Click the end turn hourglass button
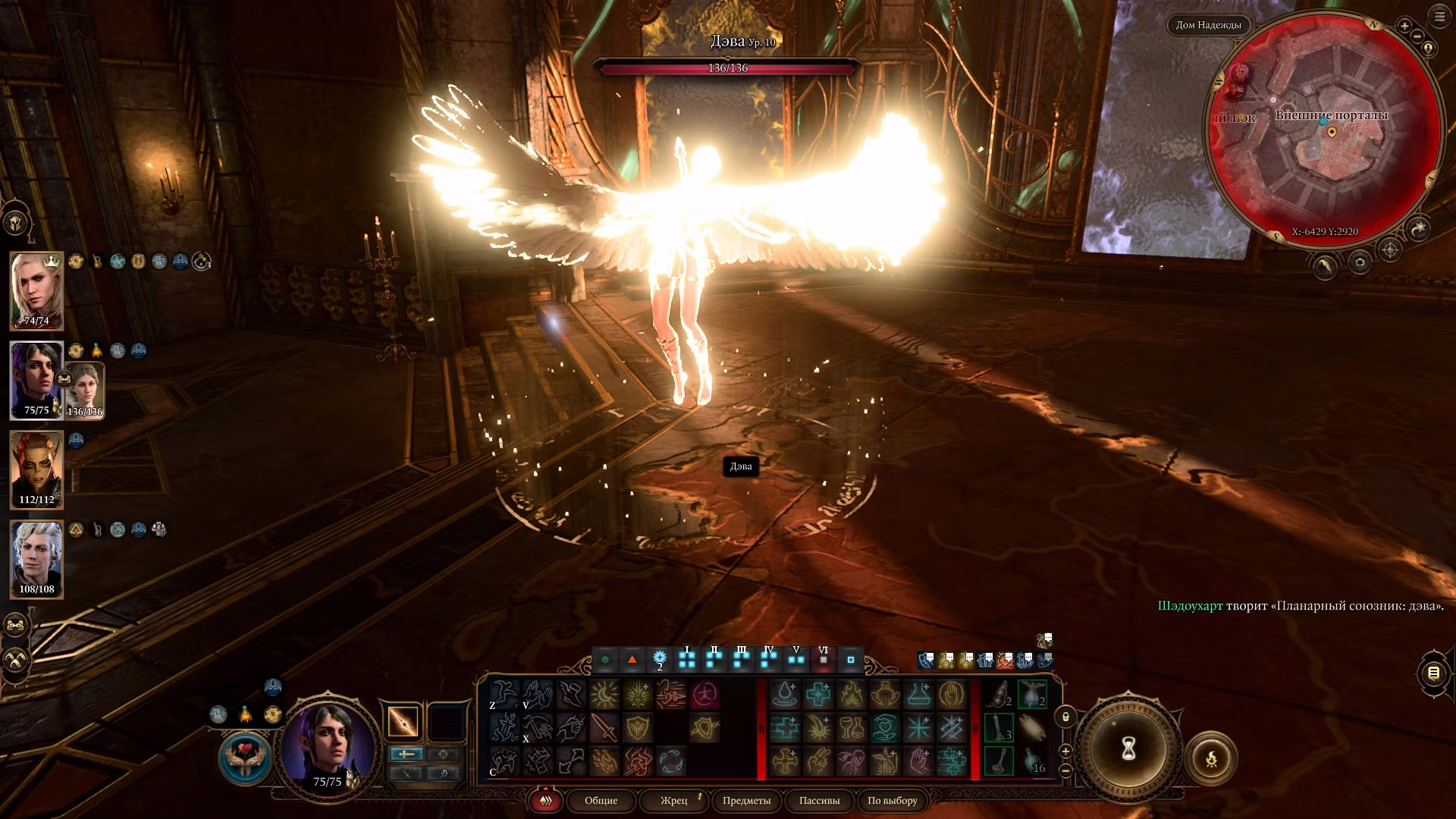Screen dimensions: 1456x819 (1128, 749)
